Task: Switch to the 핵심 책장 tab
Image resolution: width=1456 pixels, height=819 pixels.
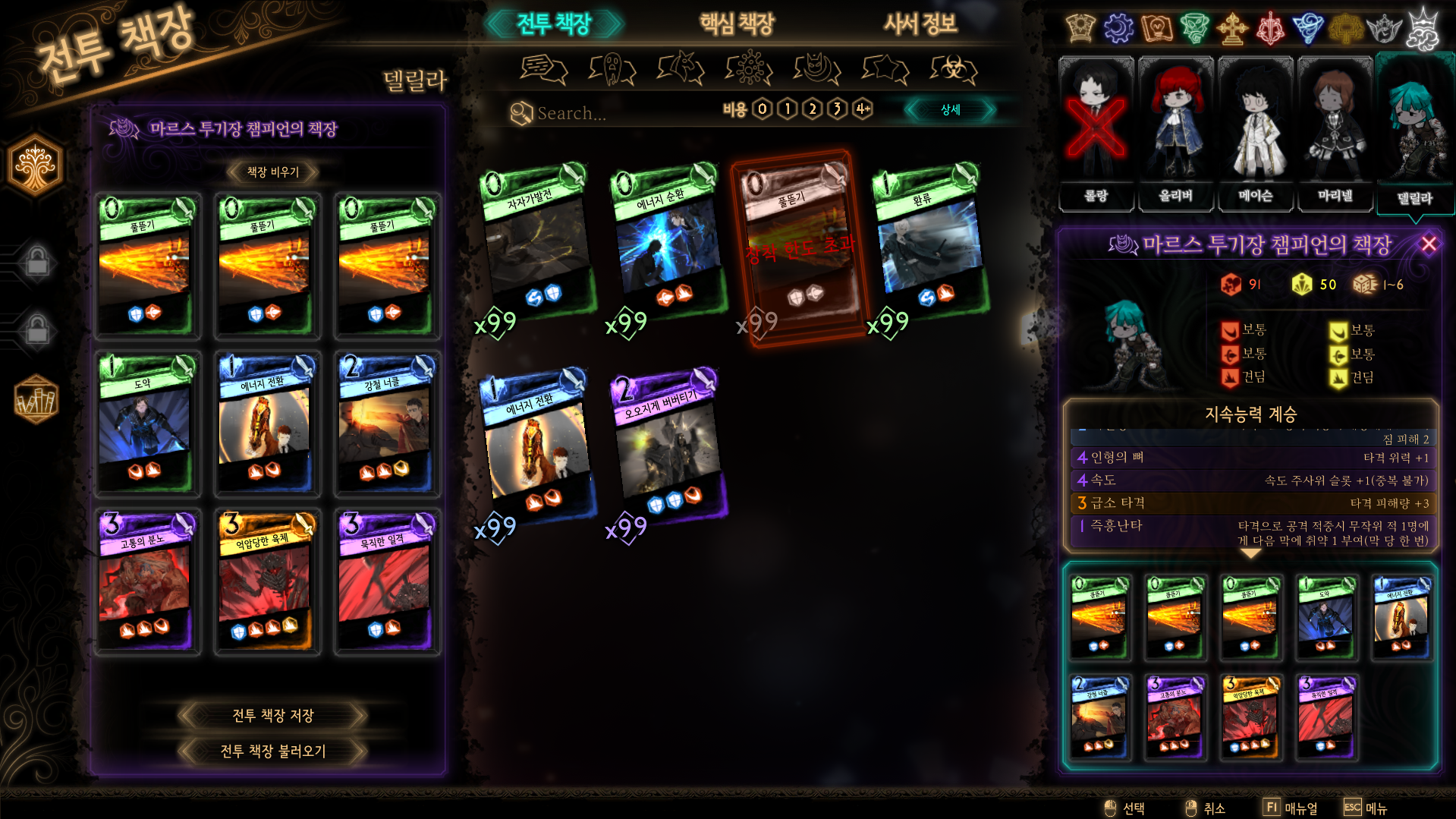Action: (736, 24)
